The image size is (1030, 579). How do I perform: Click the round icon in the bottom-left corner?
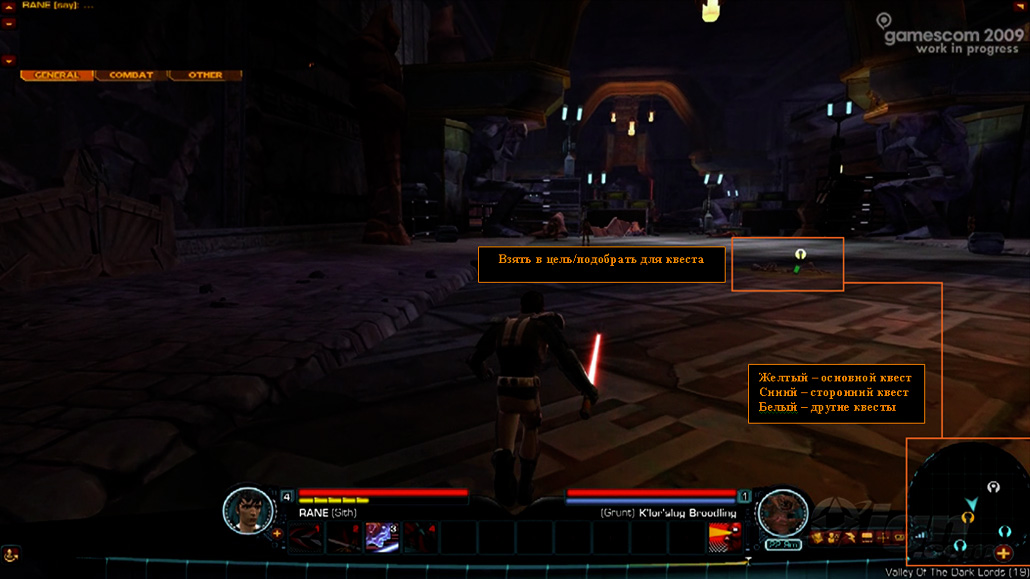[11, 553]
